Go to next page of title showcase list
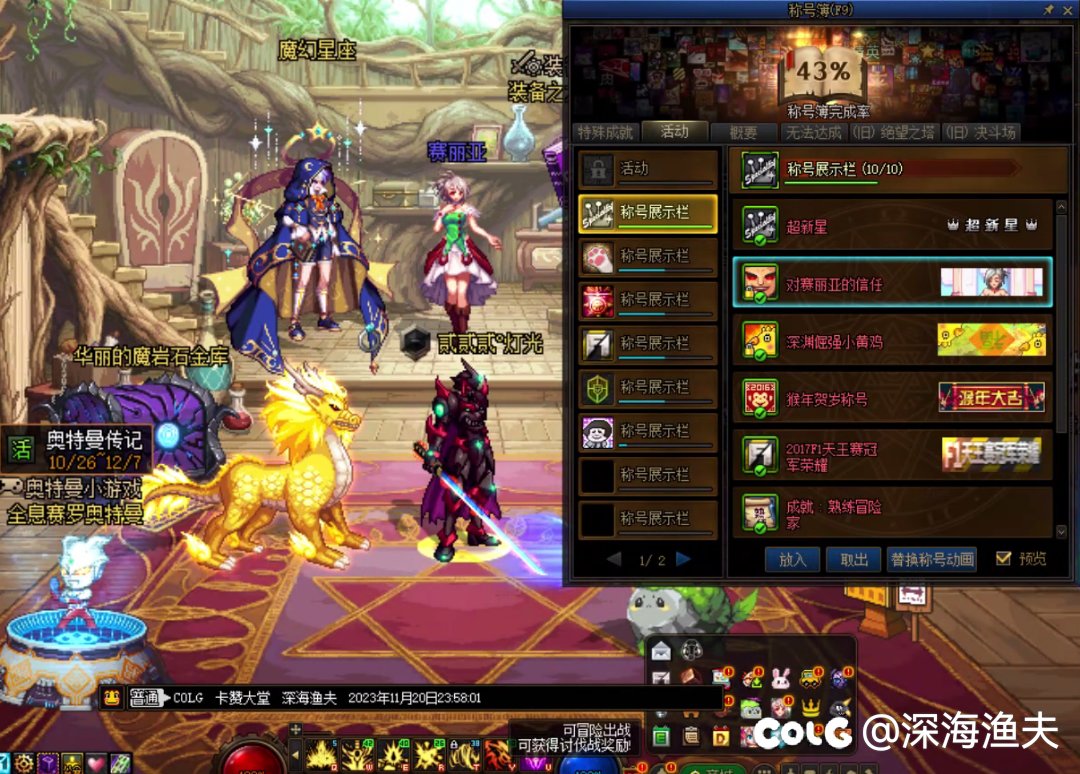Image resolution: width=1080 pixels, height=774 pixels. 684,560
